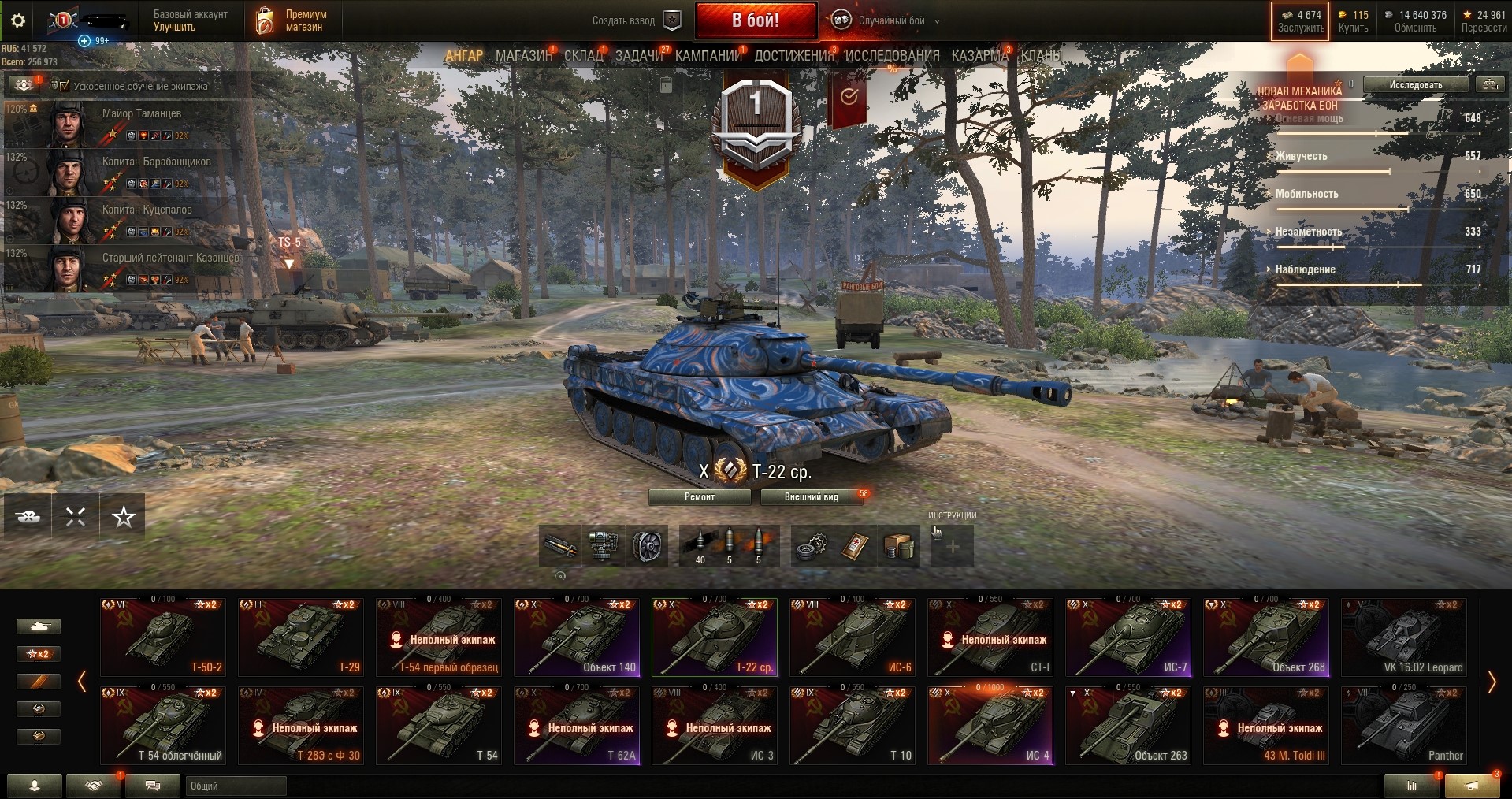Open the settings gear menu
This screenshot has width=1512, height=799.
[x=18, y=21]
